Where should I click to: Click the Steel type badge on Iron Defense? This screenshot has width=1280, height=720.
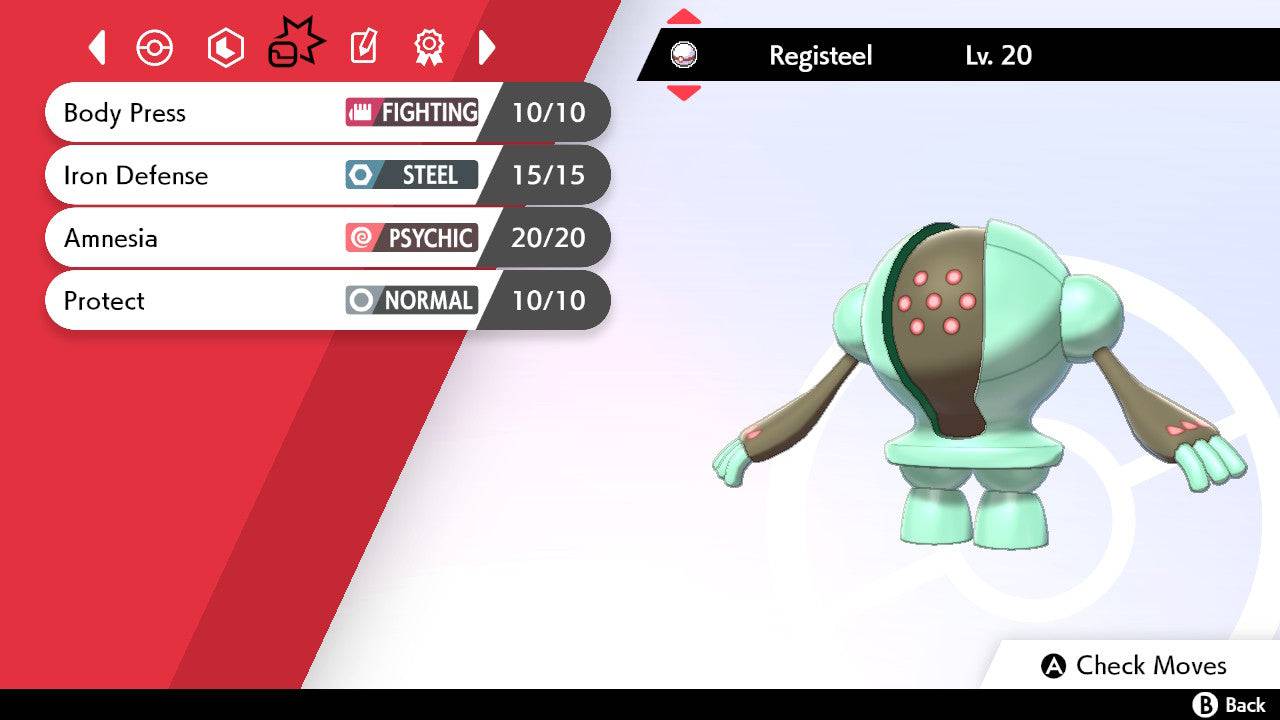[413, 175]
